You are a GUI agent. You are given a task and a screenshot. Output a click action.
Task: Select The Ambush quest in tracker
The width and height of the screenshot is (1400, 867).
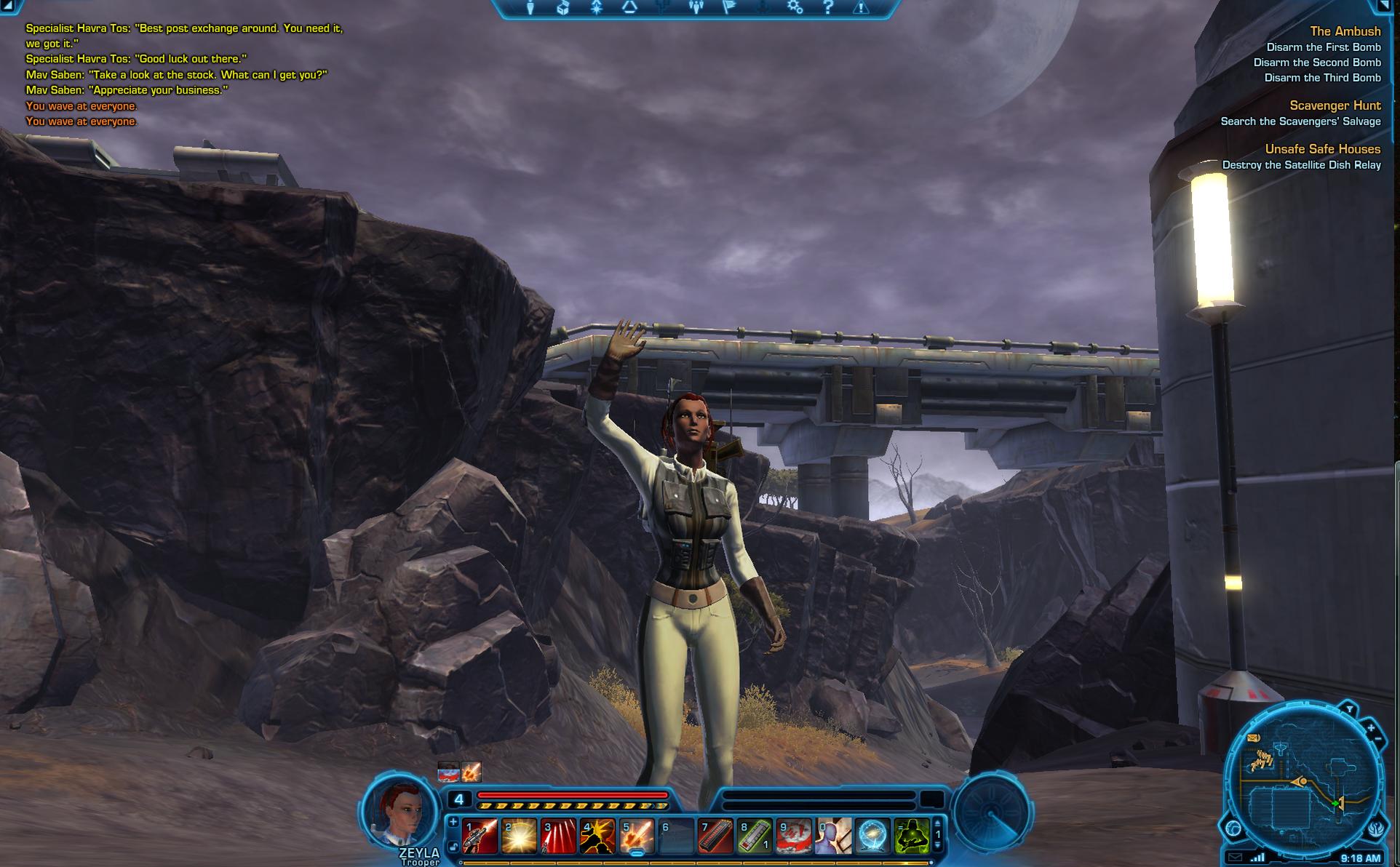[x=1345, y=31]
